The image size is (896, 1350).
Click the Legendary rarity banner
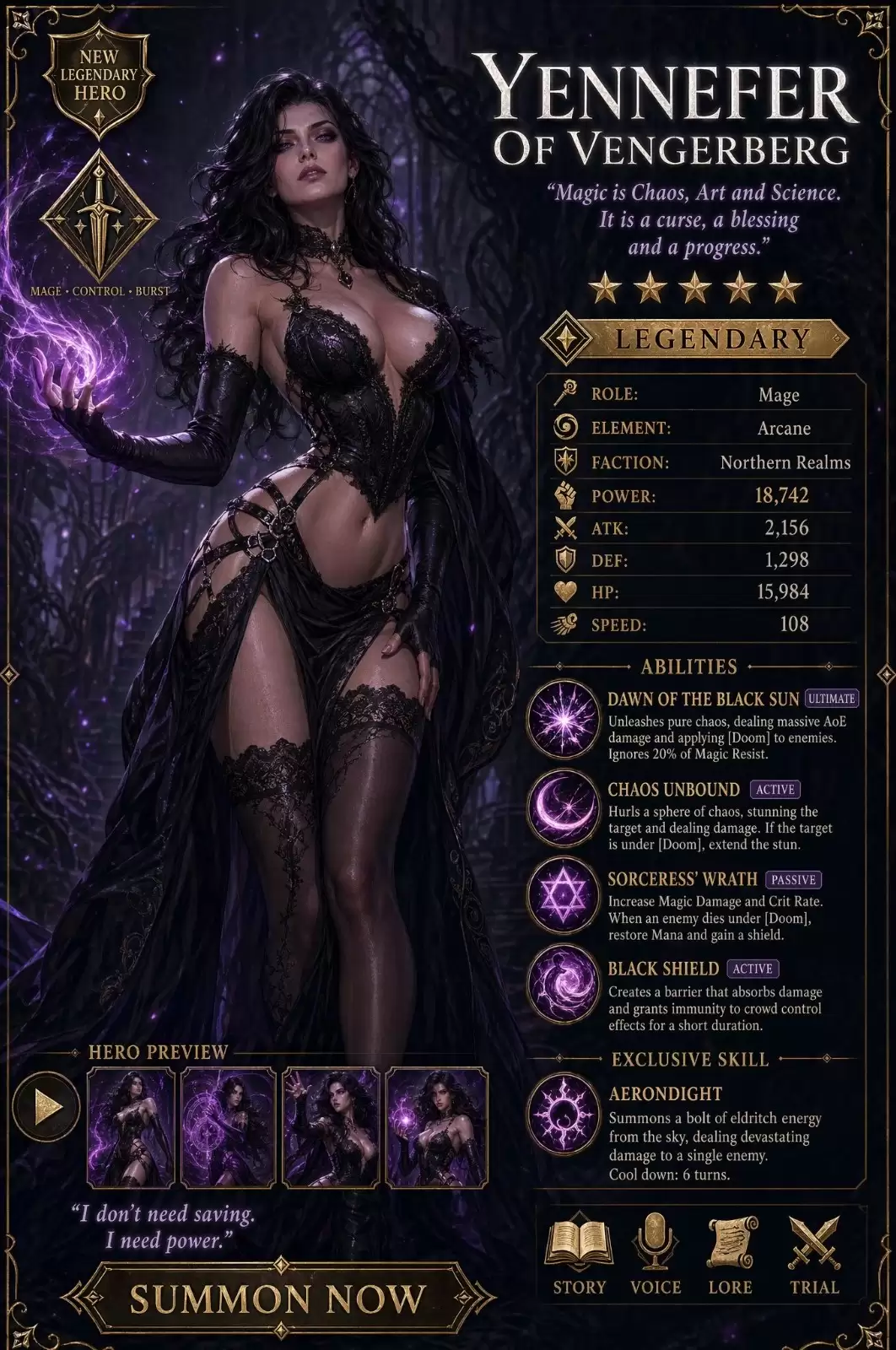point(694,339)
